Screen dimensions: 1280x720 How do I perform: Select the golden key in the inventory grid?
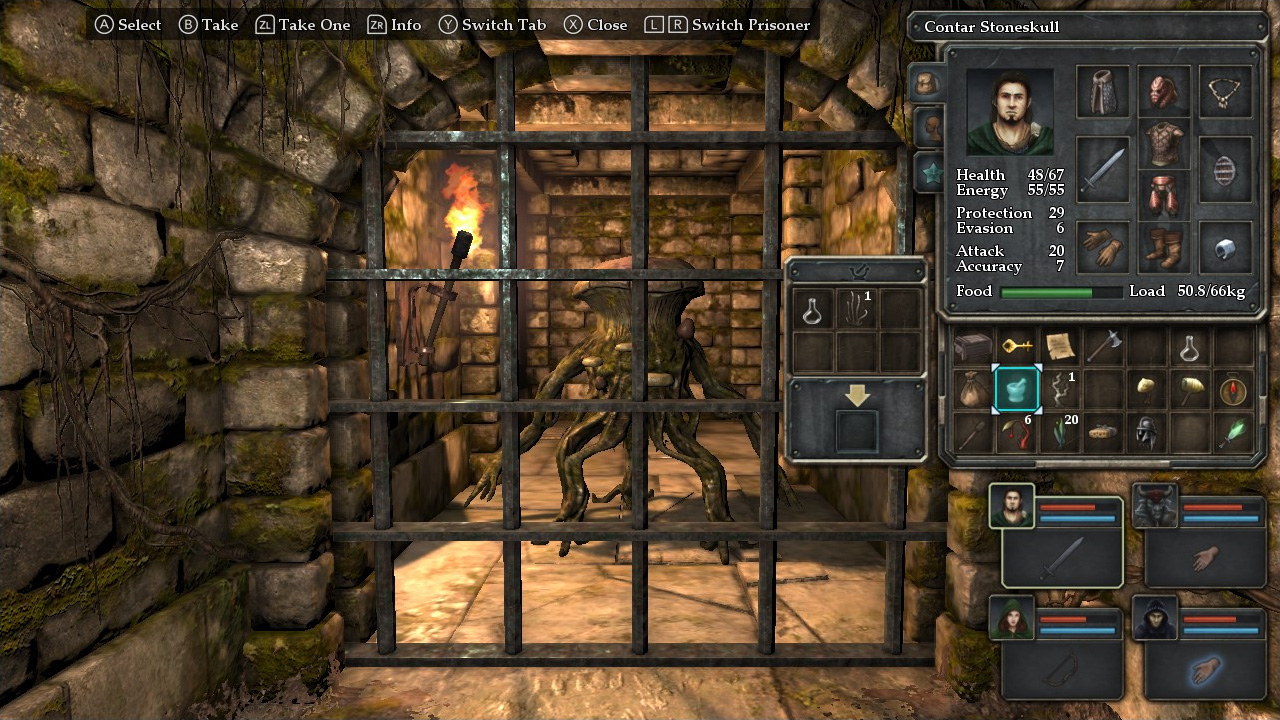[1018, 347]
